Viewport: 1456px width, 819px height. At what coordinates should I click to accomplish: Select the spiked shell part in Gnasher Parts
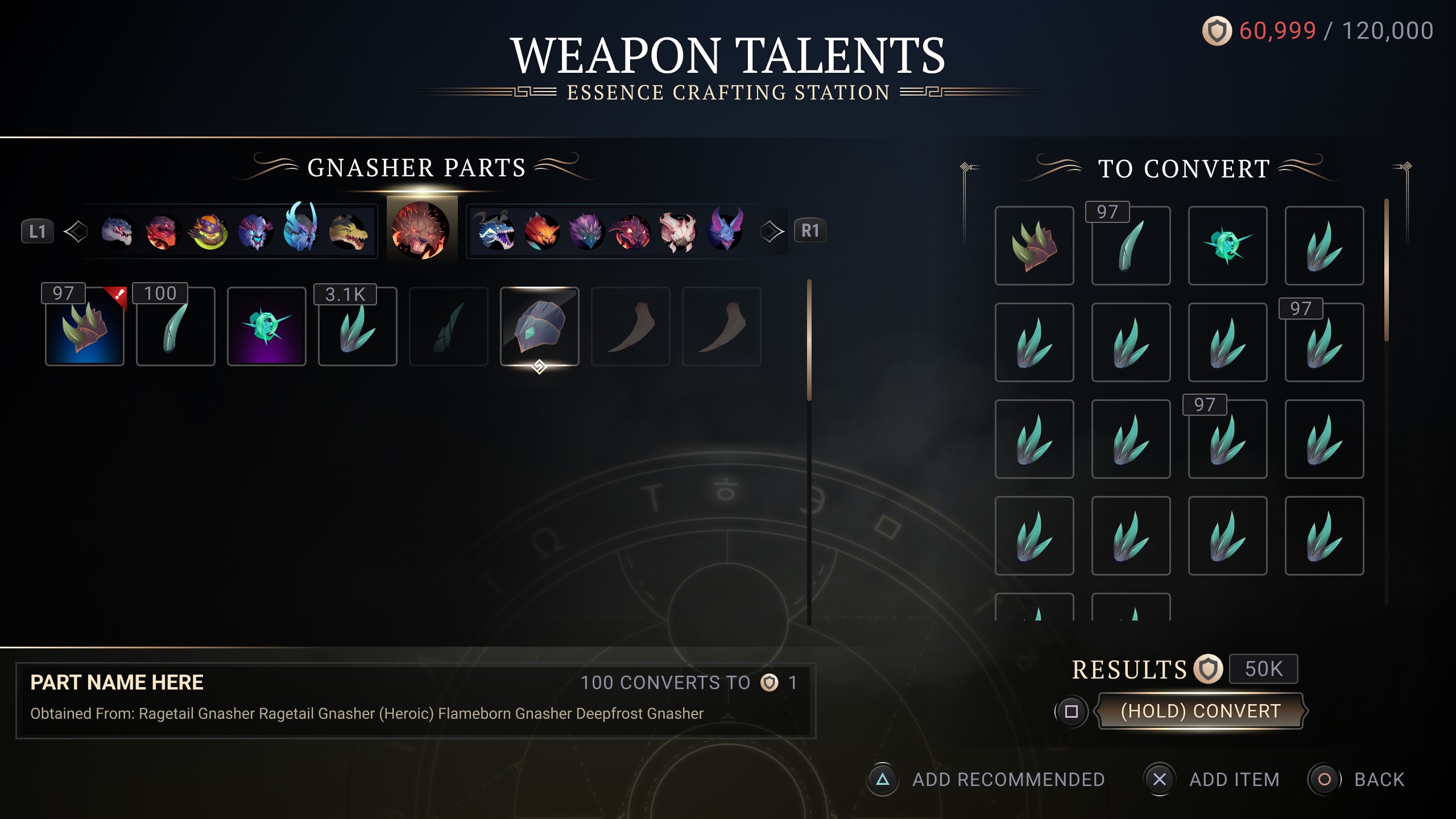click(85, 326)
